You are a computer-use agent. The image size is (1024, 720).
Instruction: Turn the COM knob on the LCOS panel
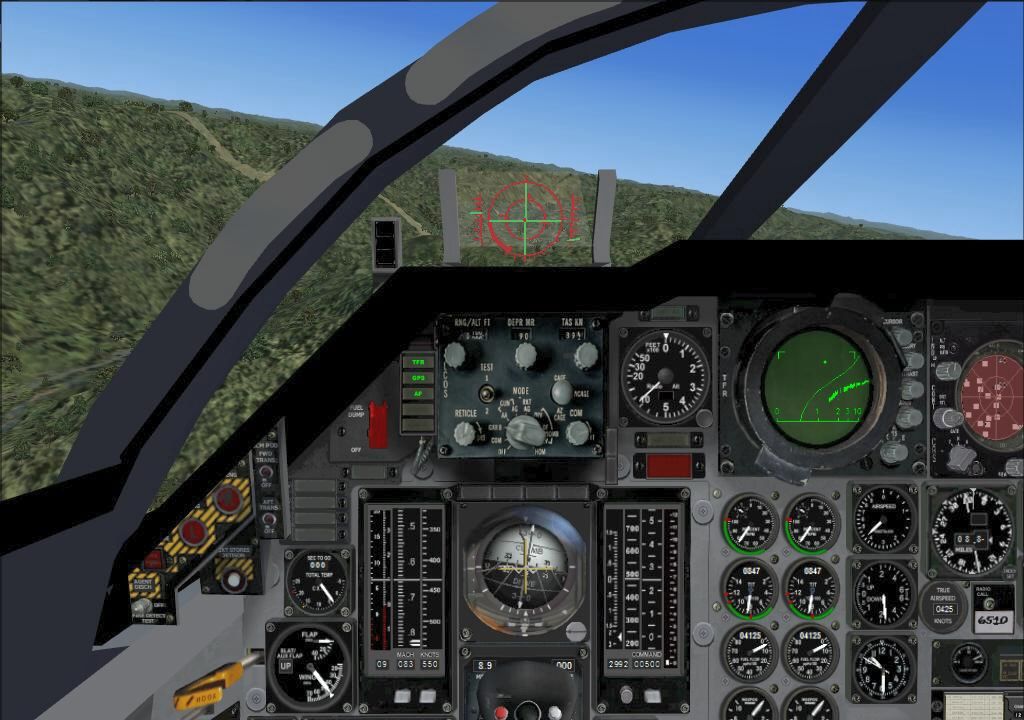point(578,432)
